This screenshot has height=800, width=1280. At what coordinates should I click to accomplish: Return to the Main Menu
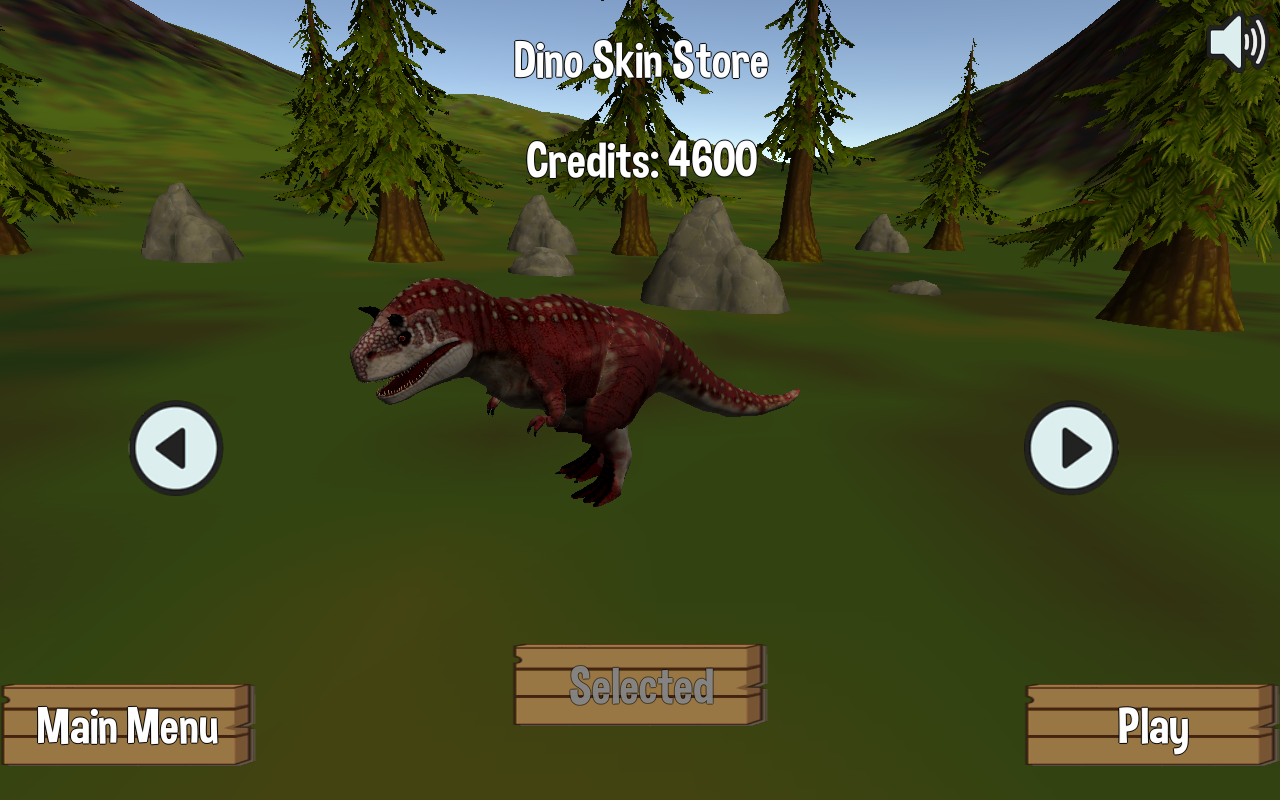(127, 725)
